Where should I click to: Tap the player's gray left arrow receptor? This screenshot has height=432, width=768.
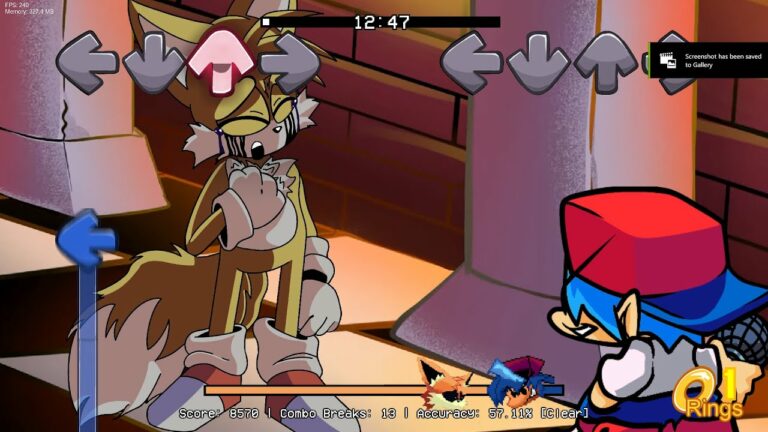471,62
